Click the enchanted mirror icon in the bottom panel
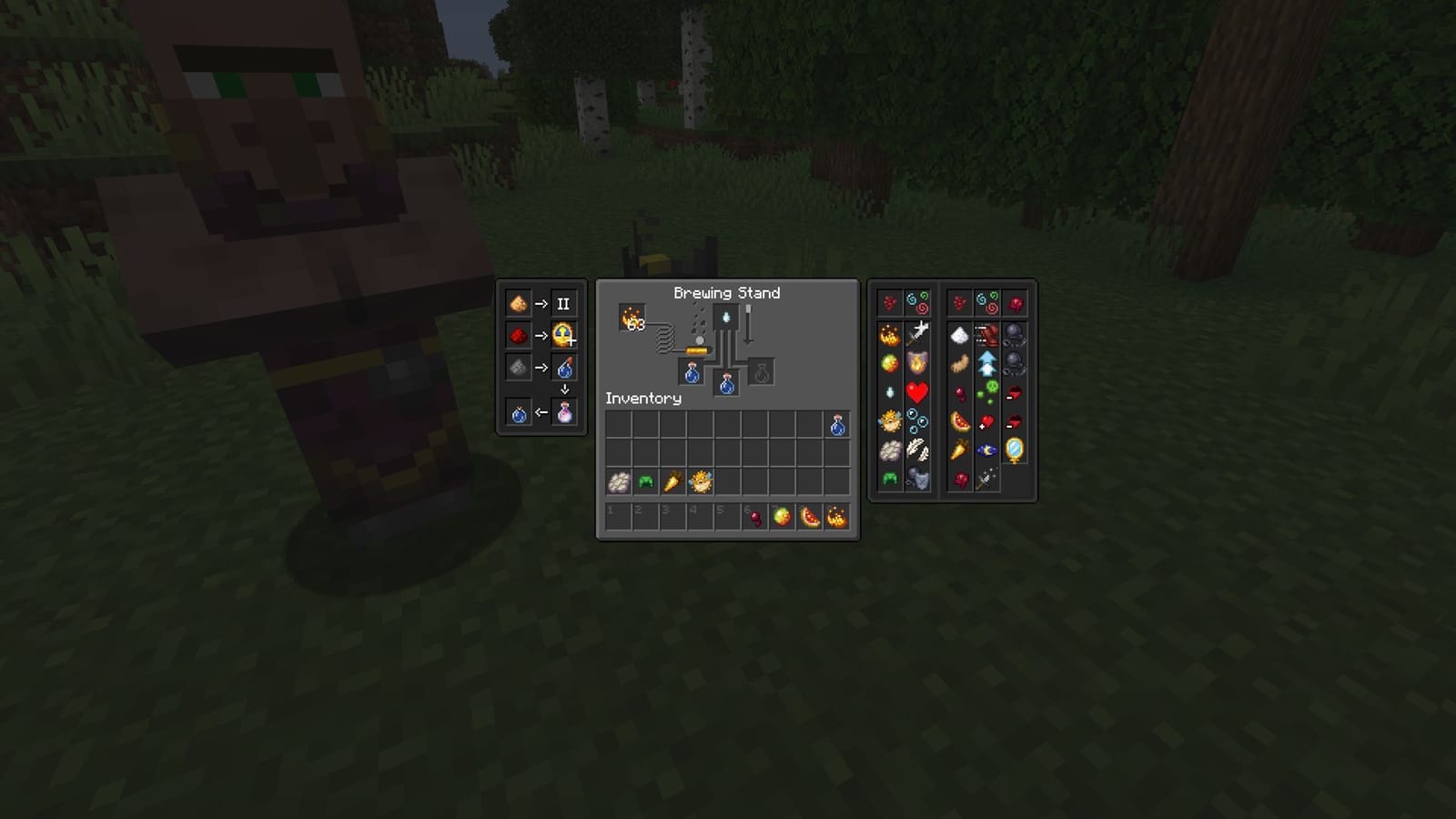1456x819 pixels. 1015,448
